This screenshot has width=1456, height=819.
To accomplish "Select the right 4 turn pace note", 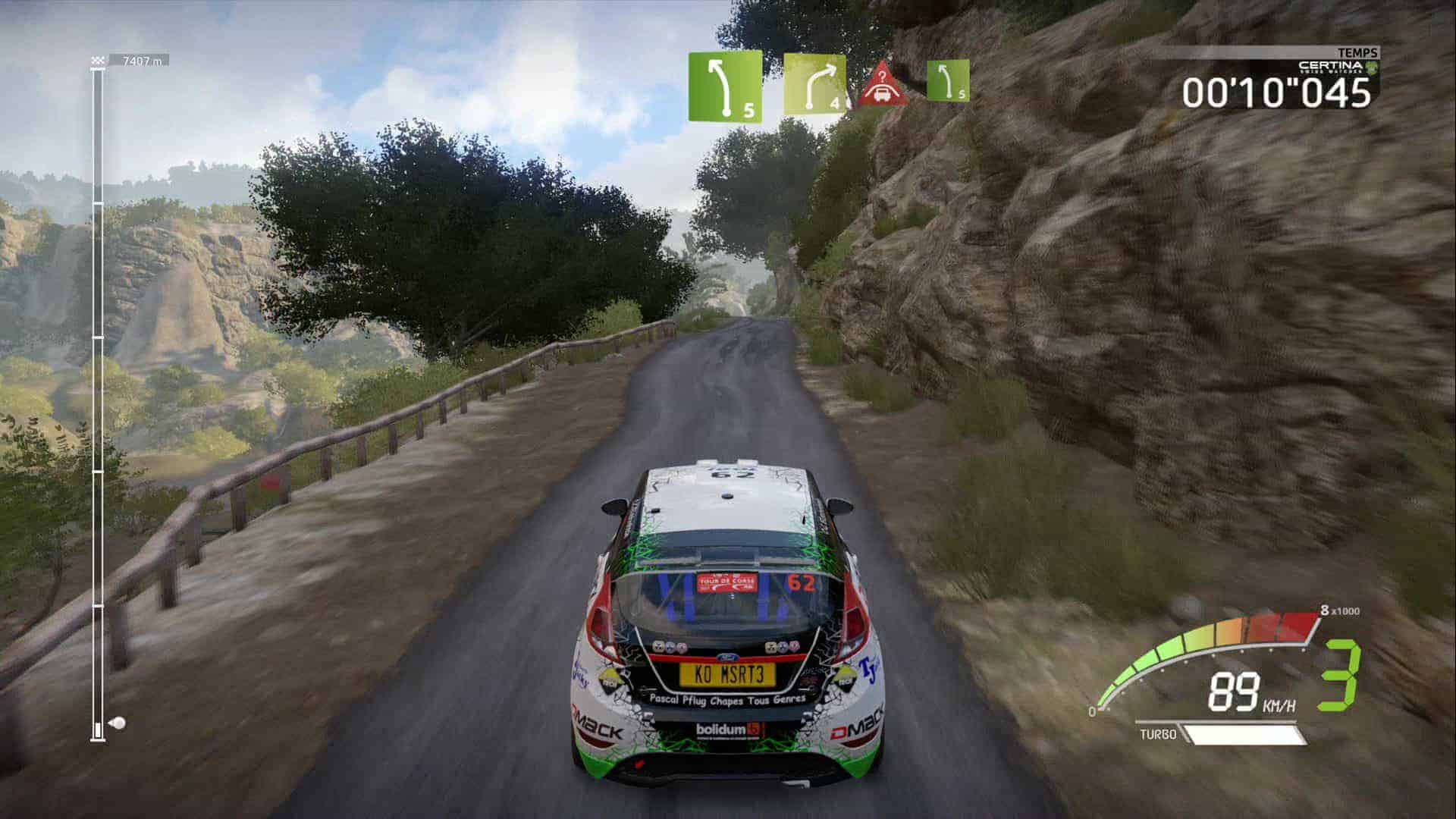I will click(814, 83).
